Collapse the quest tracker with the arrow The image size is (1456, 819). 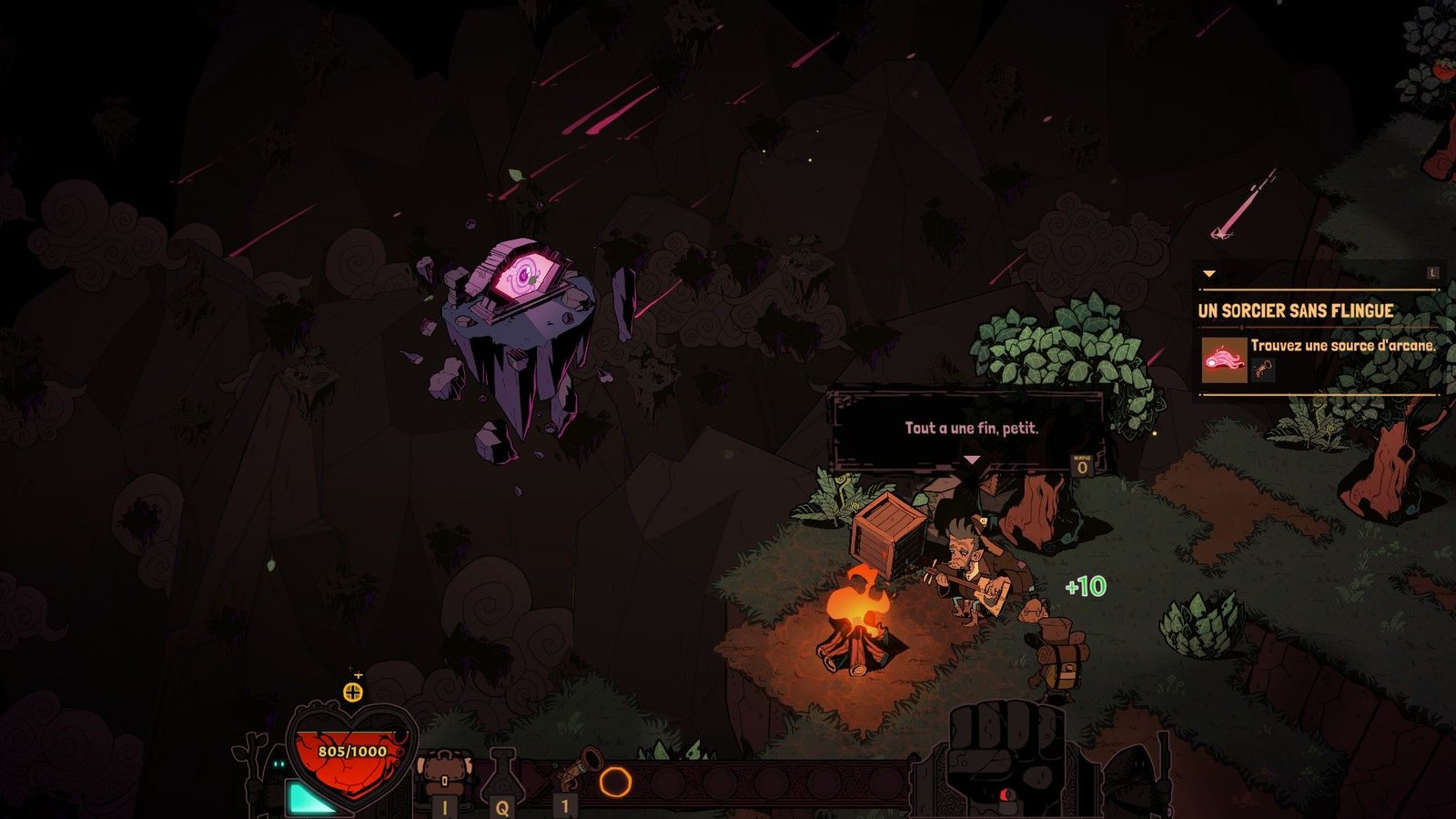(x=1208, y=273)
